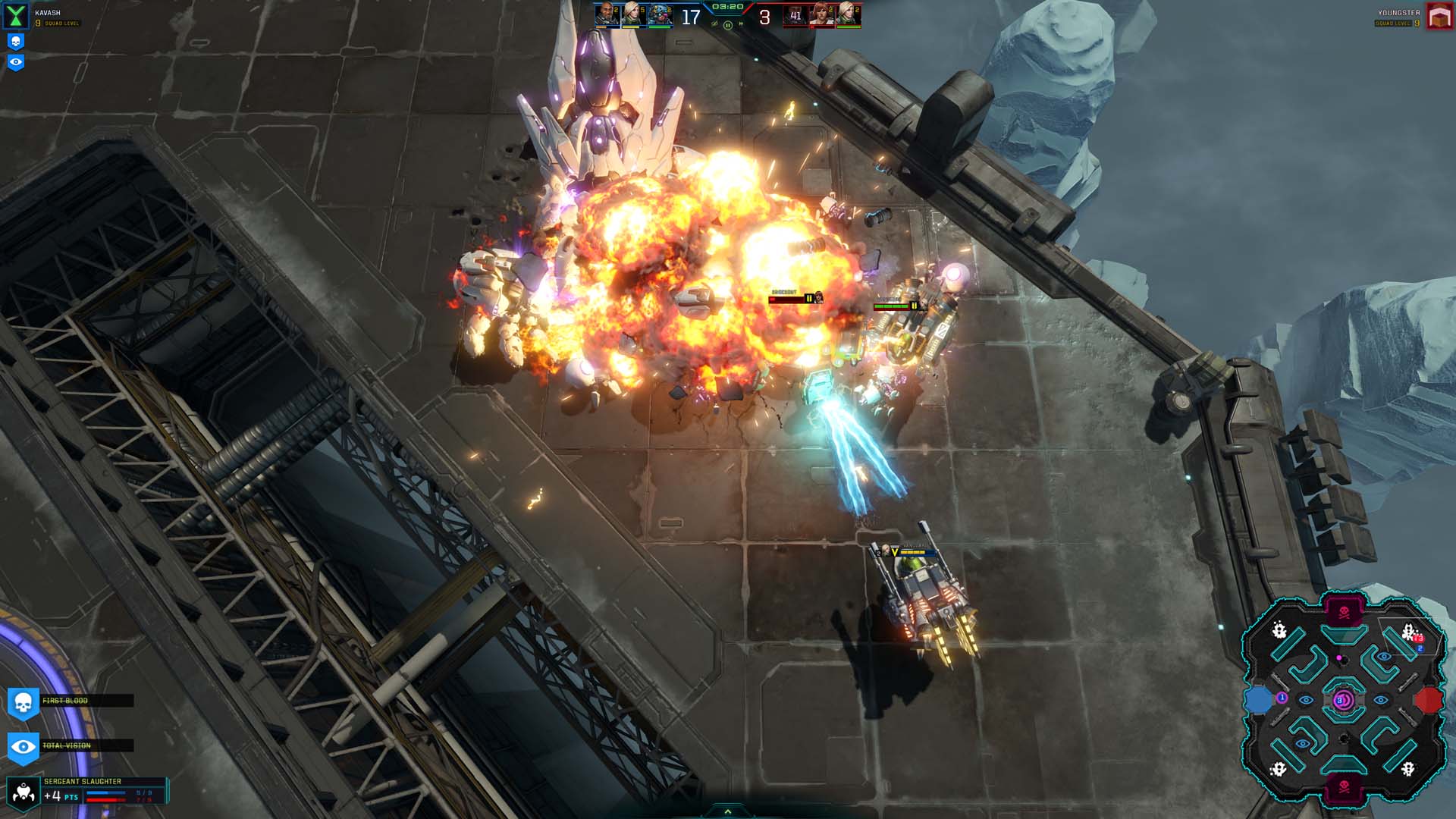The image size is (1456, 819).
Task: Click the top skull zone on the minimap
Action: click(x=1344, y=612)
